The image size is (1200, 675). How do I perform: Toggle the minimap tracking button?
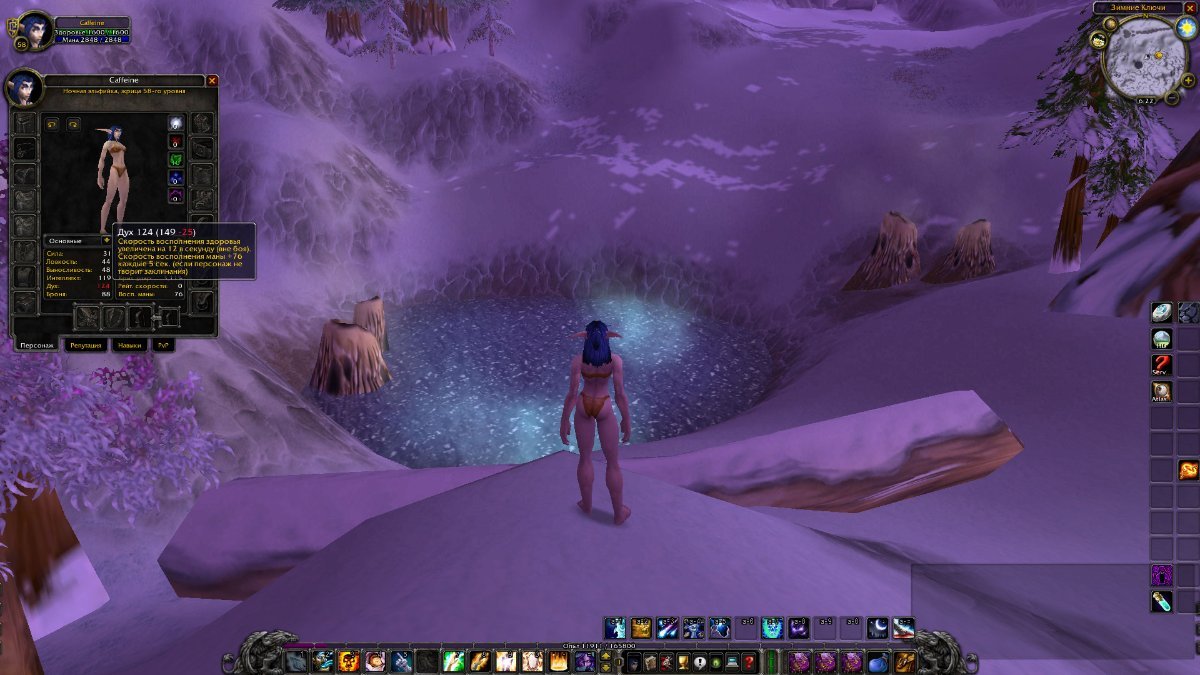[x=1098, y=39]
